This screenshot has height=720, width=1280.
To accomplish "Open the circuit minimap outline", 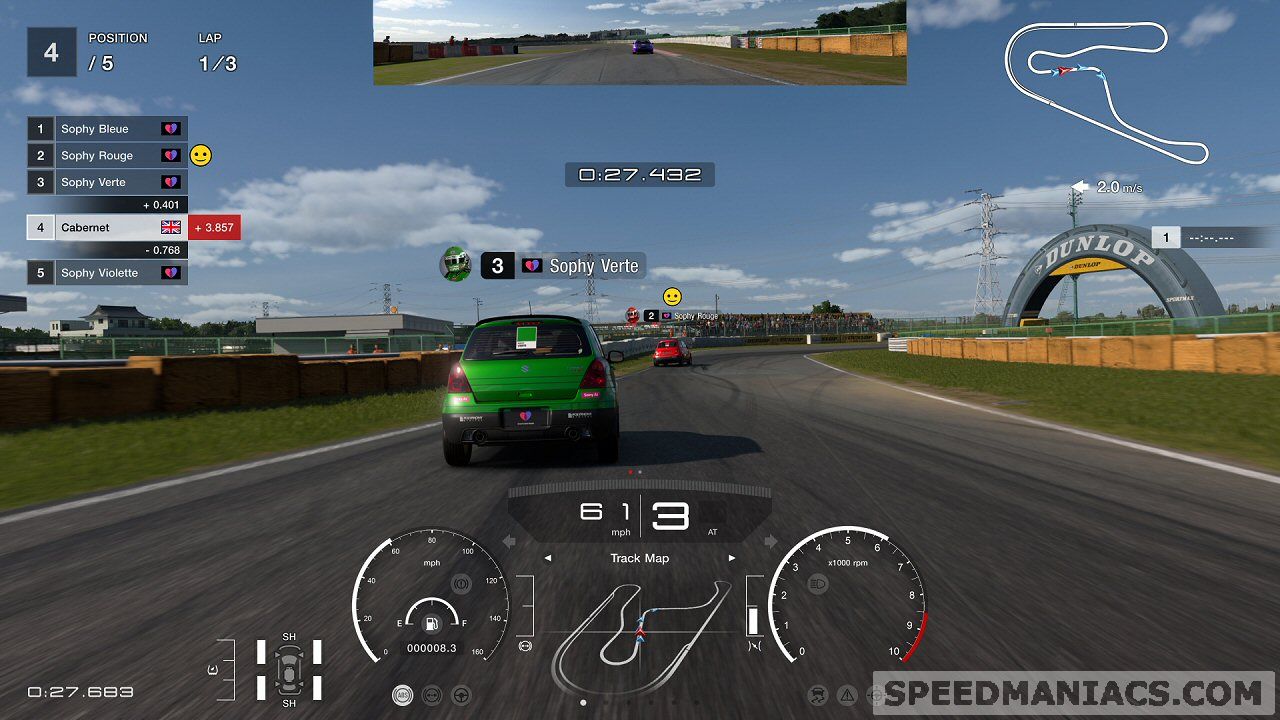I will pos(1104,88).
